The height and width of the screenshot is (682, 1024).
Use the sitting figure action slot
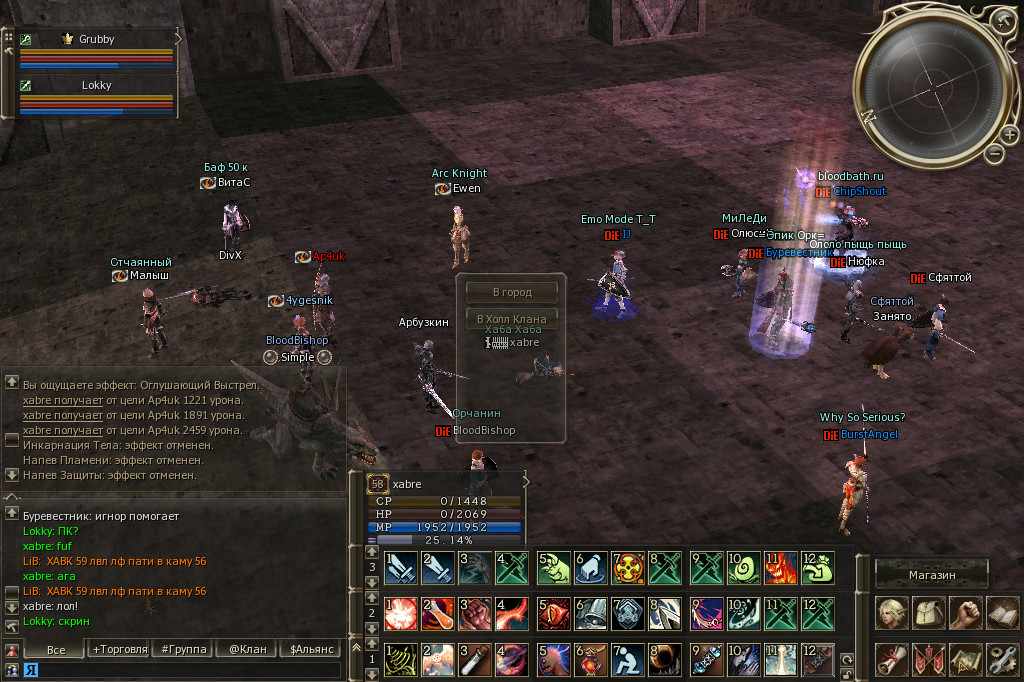pyautogui.click(x=630, y=659)
